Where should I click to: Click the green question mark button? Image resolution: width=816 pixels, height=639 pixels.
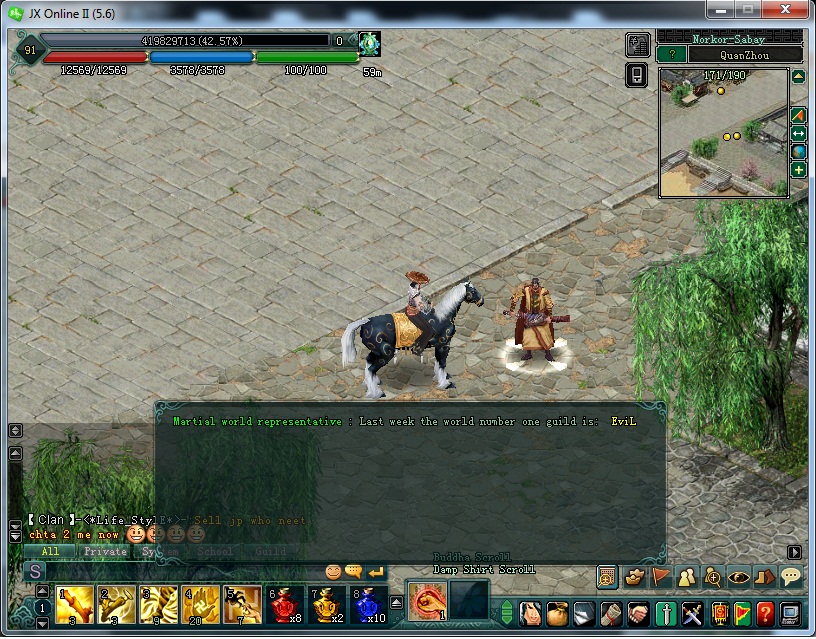point(672,55)
